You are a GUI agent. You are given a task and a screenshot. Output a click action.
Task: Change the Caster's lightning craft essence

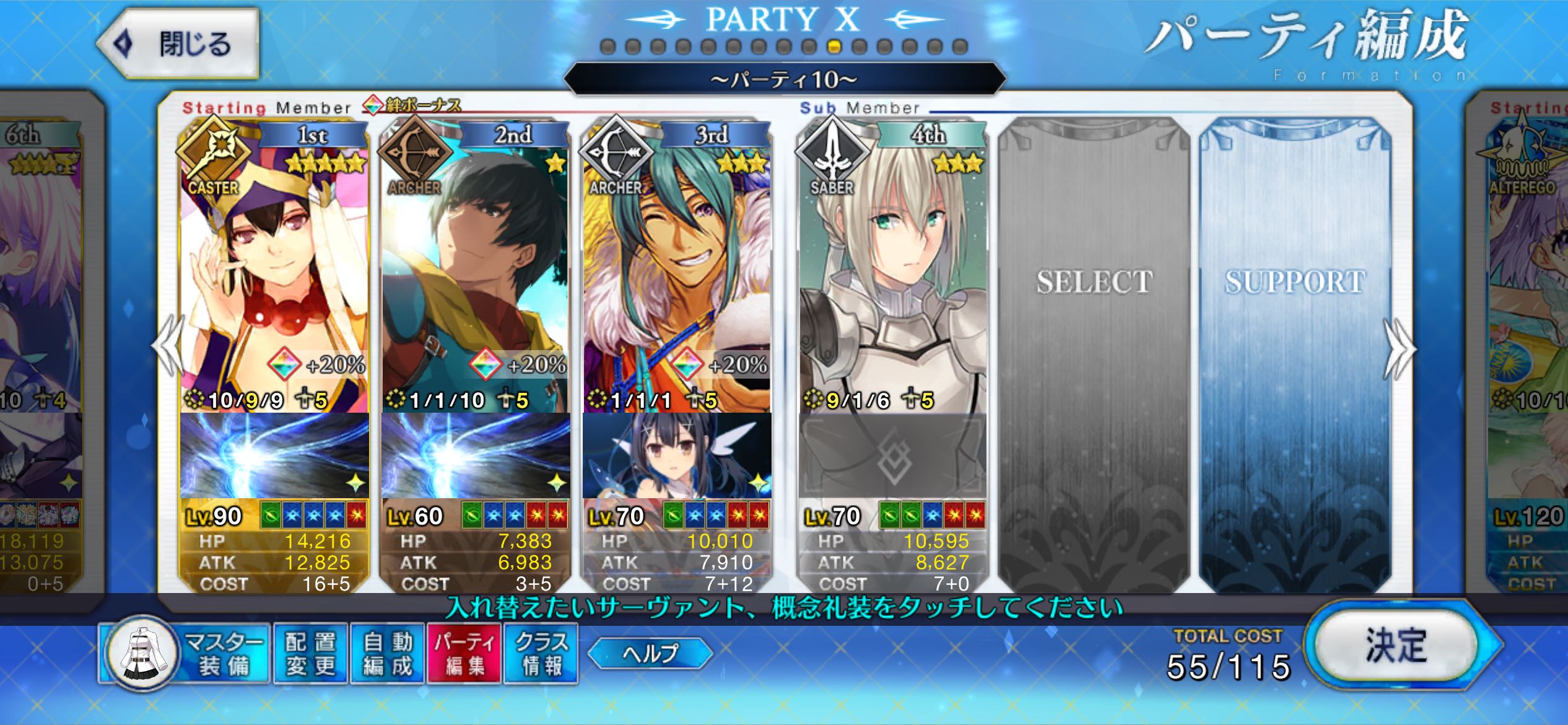click(x=274, y=455)
